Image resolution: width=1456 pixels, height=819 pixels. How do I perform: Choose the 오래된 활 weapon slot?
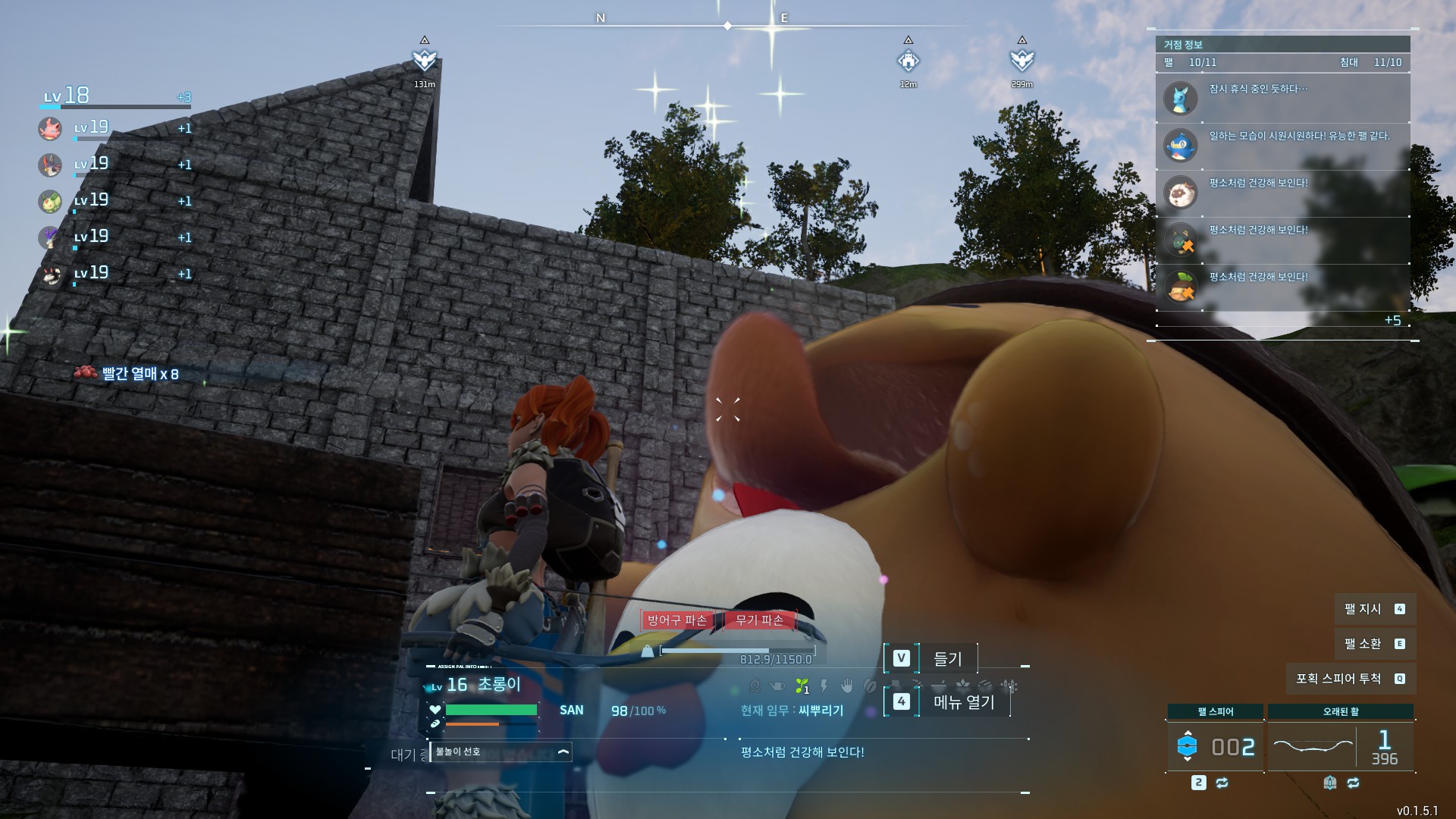1340,746
